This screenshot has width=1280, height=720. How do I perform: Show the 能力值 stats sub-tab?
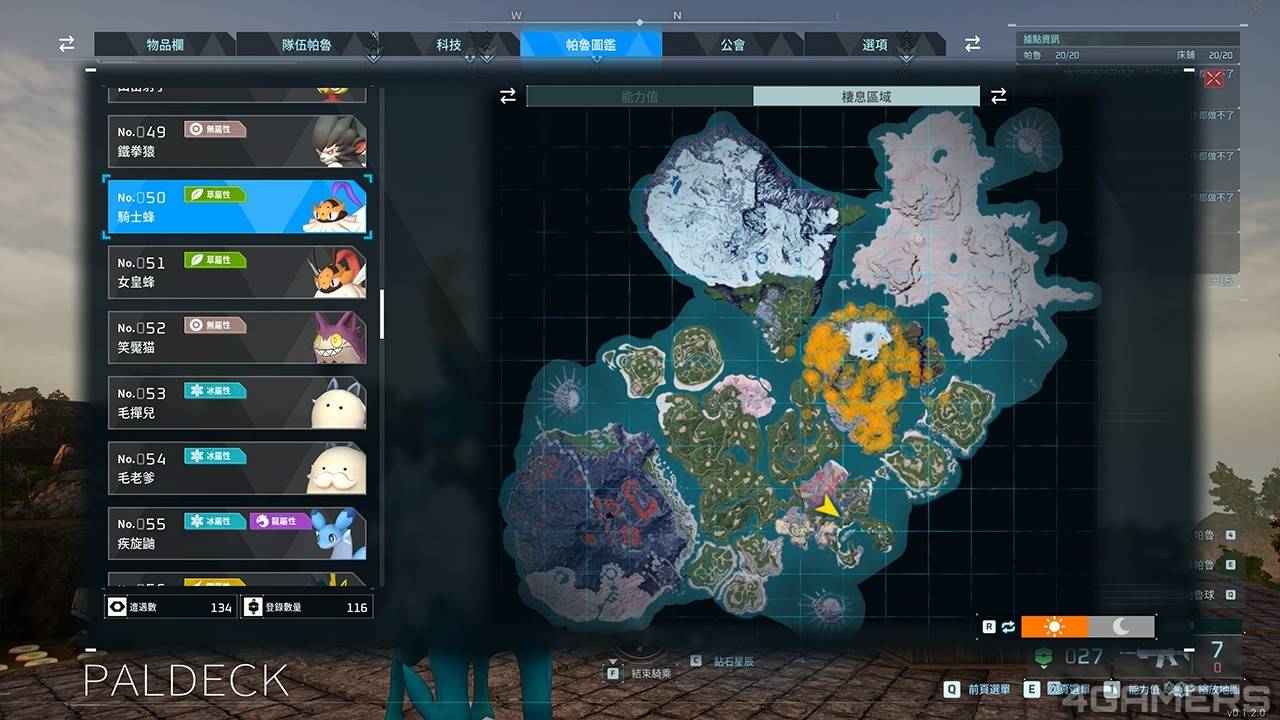coord(640,97)
